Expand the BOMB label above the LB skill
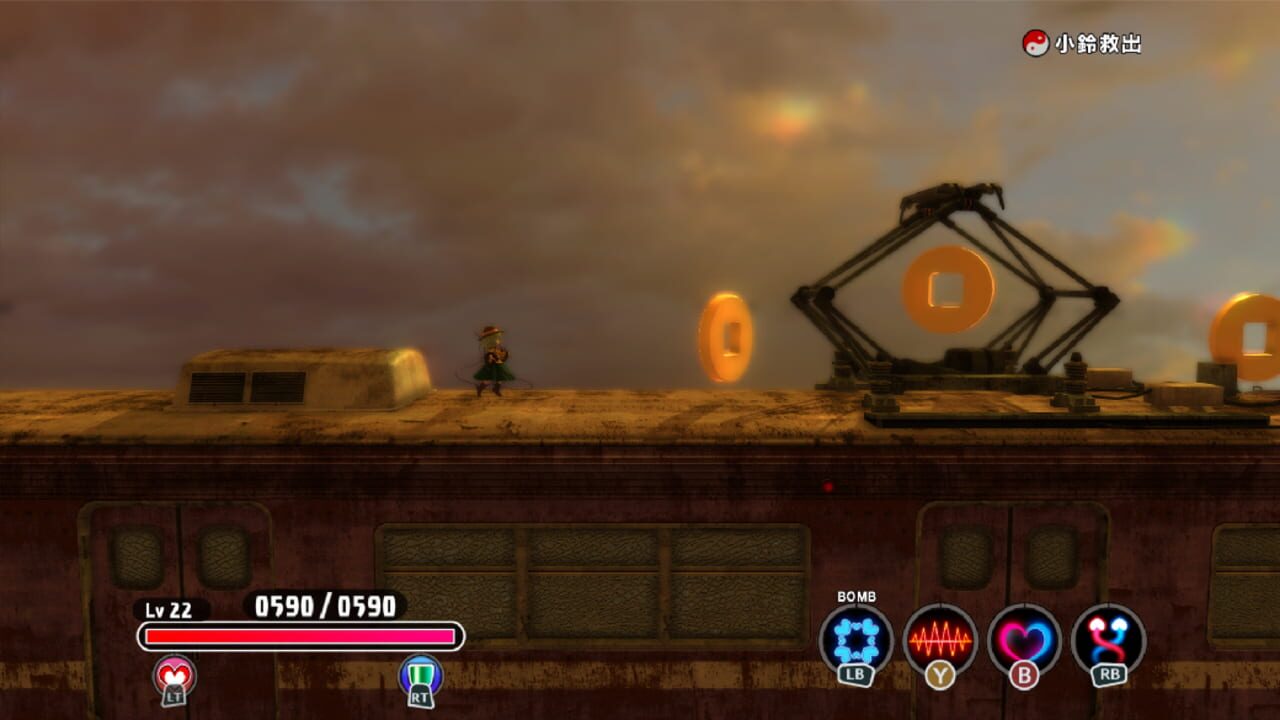This screenshot has height=720, width=1280. coord(858,597)
